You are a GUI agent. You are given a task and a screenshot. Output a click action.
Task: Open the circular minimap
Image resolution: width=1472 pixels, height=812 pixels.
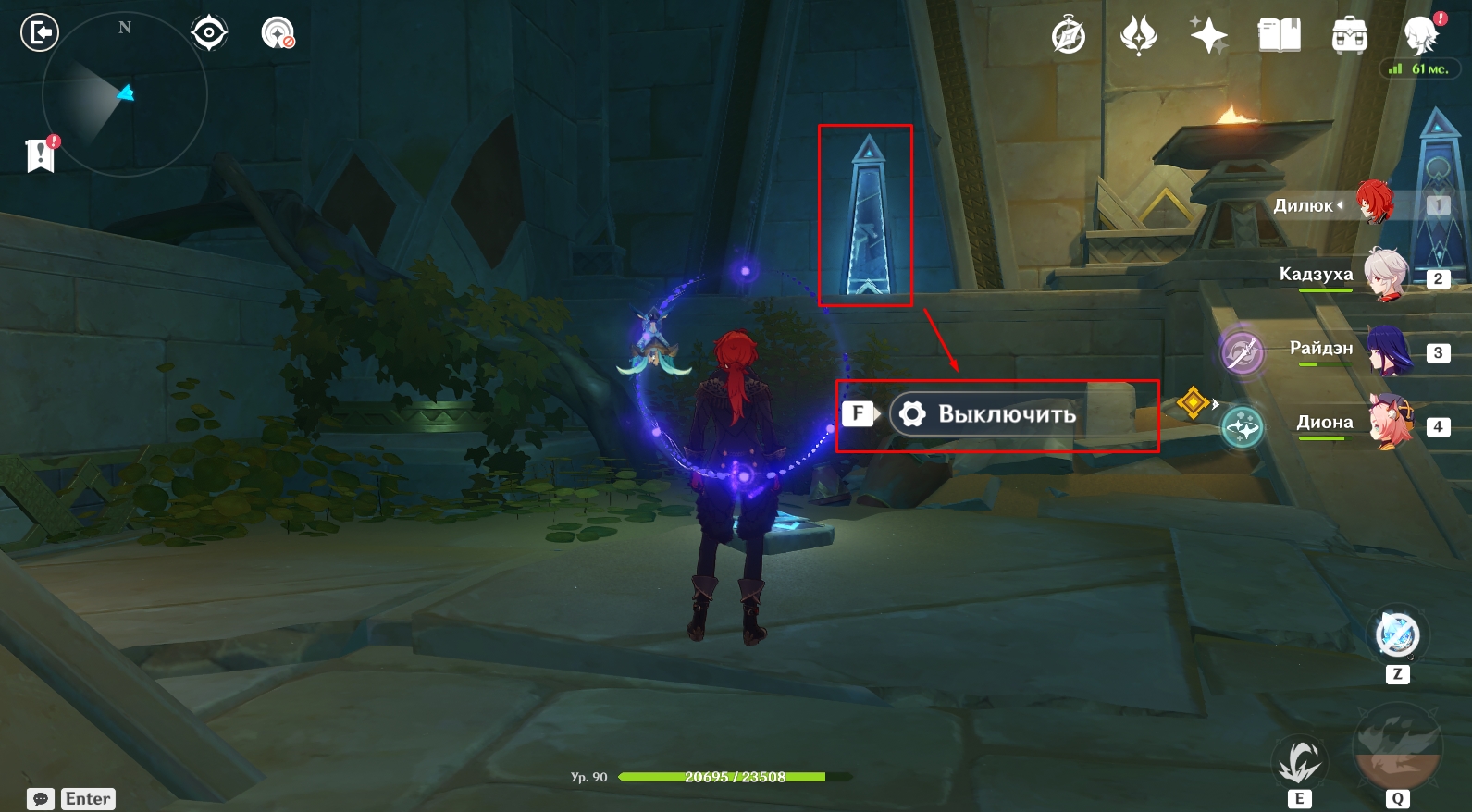click(x=124, y=93)
